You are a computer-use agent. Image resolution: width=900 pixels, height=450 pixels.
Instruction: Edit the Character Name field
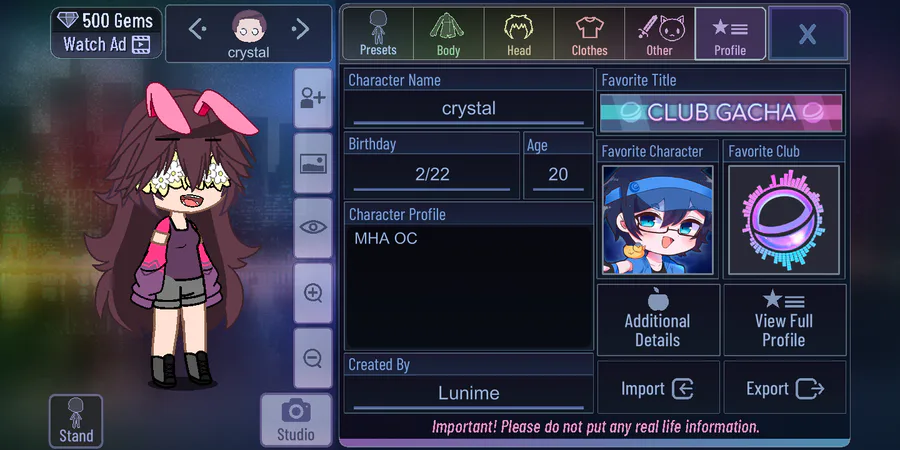tap(468, 109)
